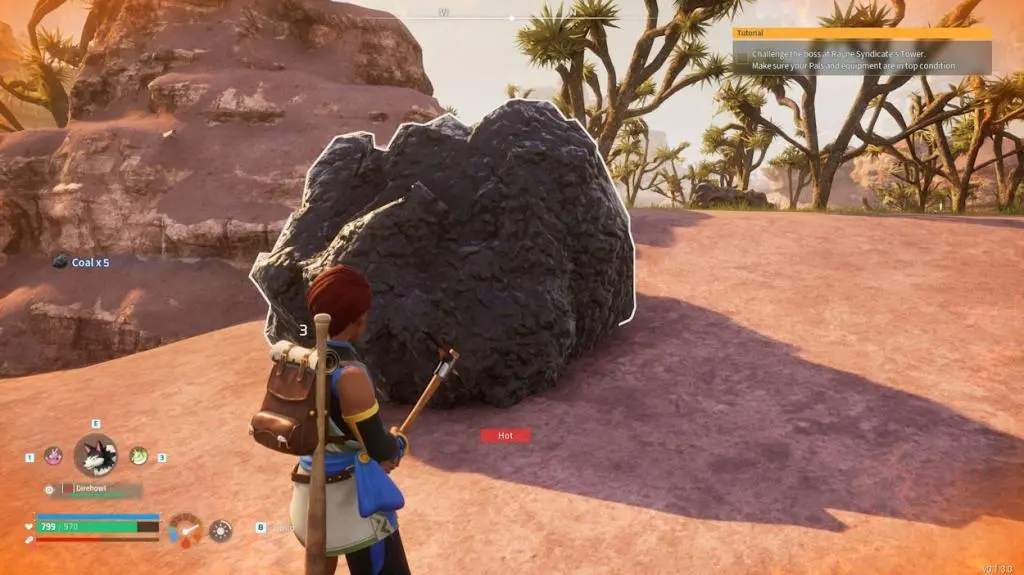Viewport: 1024px width, 575px height.
Task: Open the Tutorial objective panel
Action: click(861, 51)
